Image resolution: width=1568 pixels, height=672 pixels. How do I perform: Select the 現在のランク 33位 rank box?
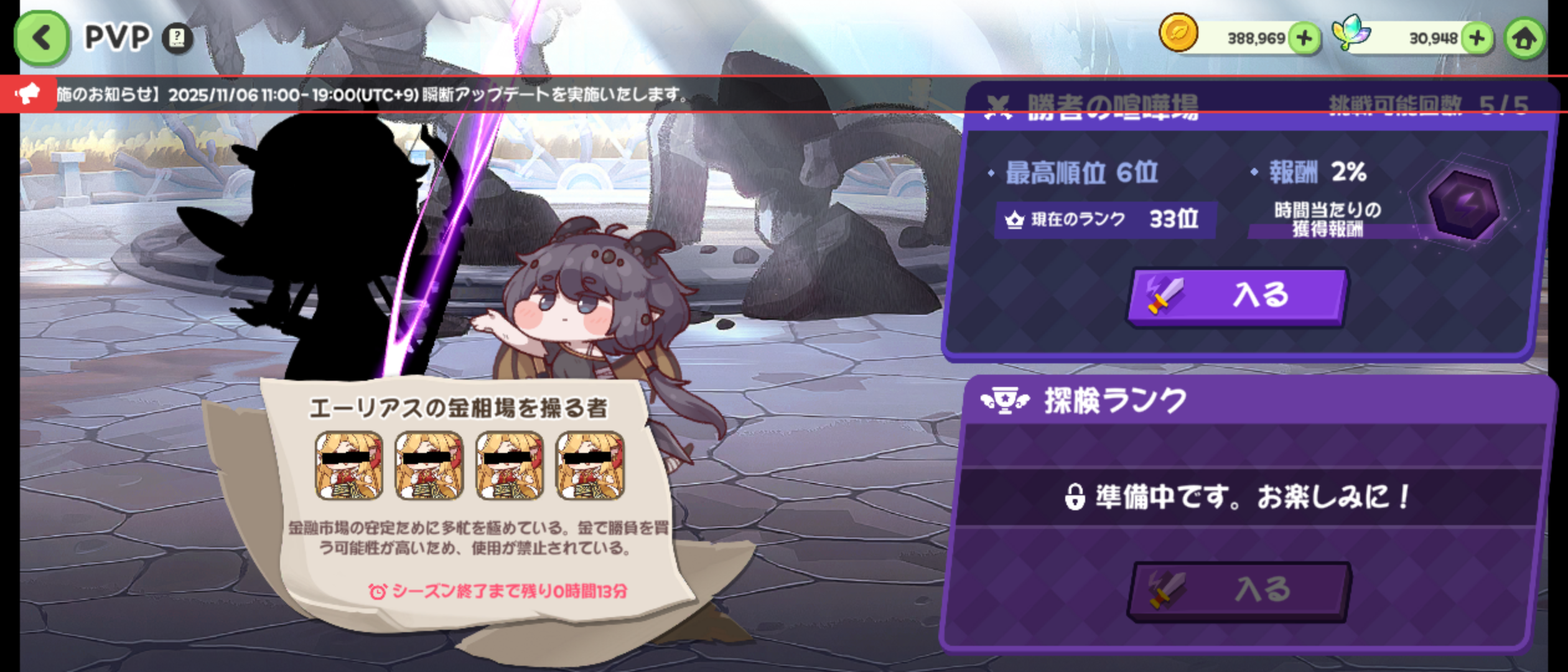coord(1104,219)
